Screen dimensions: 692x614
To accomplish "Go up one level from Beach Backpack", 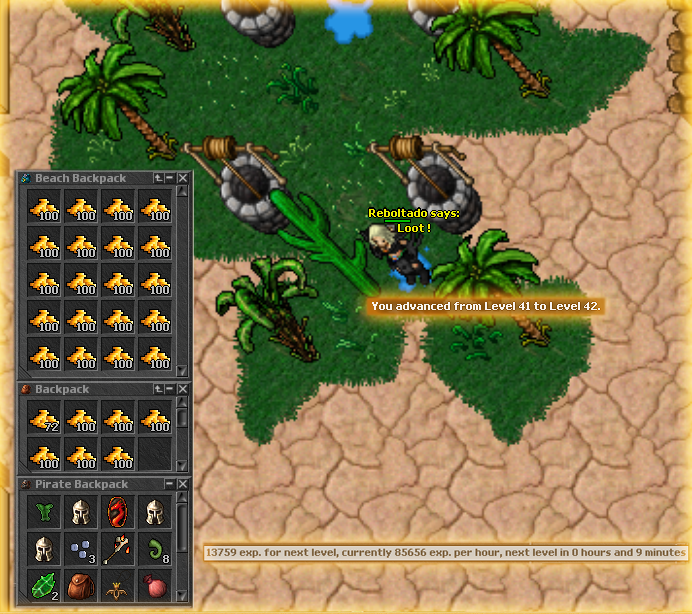I will 158,178.
